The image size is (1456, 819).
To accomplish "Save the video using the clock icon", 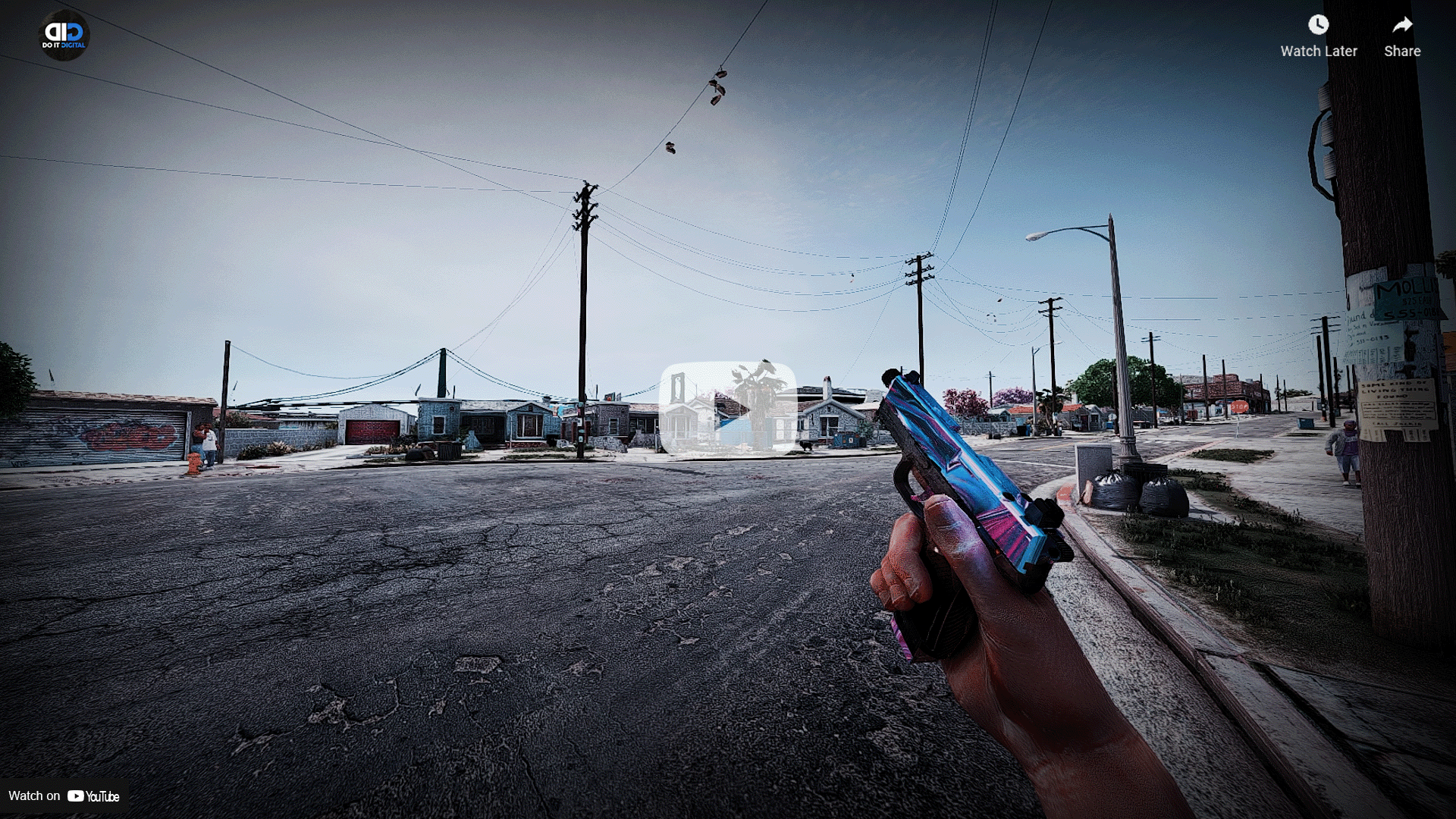I will coord(1318,25).
